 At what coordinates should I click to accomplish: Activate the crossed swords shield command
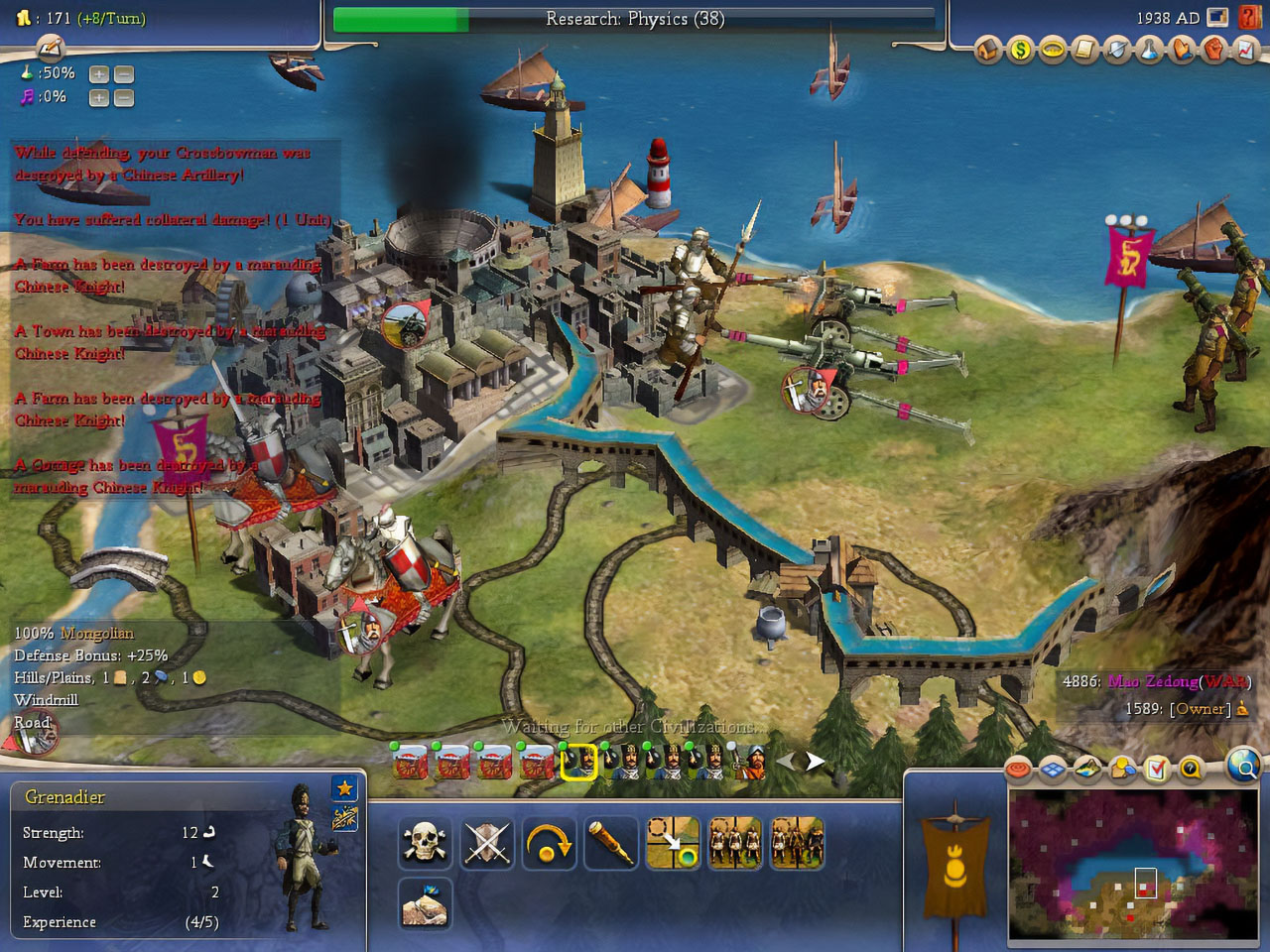pos(487,844)
